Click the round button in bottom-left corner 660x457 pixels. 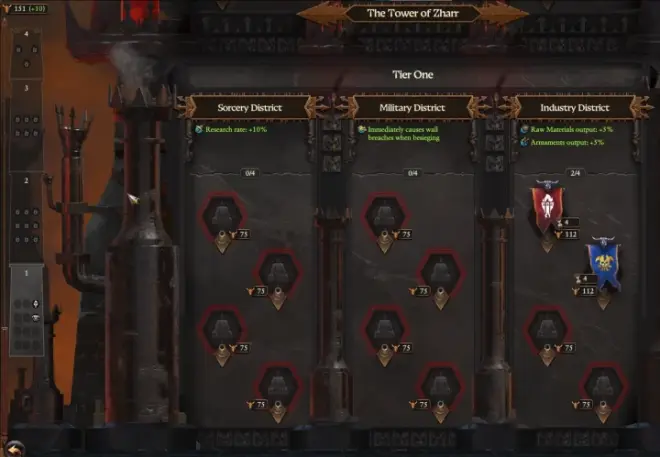pyautogui.click(x=13, y=447)
